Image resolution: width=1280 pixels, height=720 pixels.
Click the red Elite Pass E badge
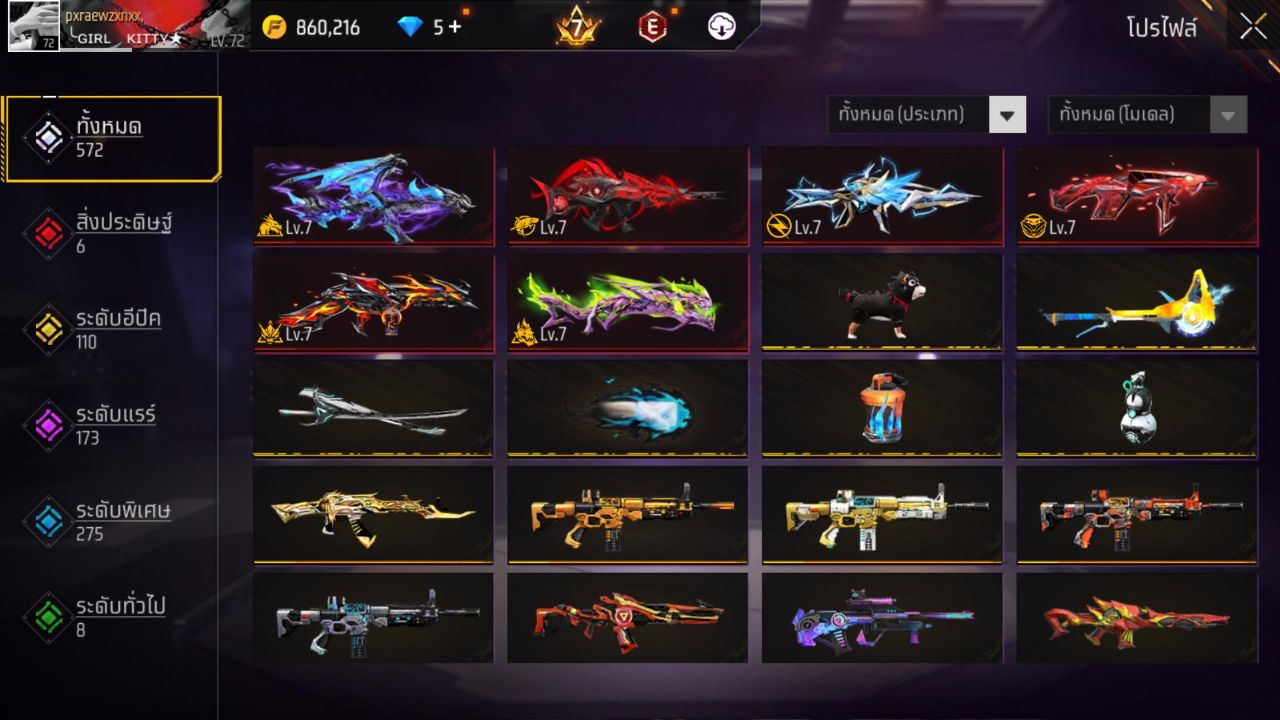pyautogui.click(x=653, y=27)
